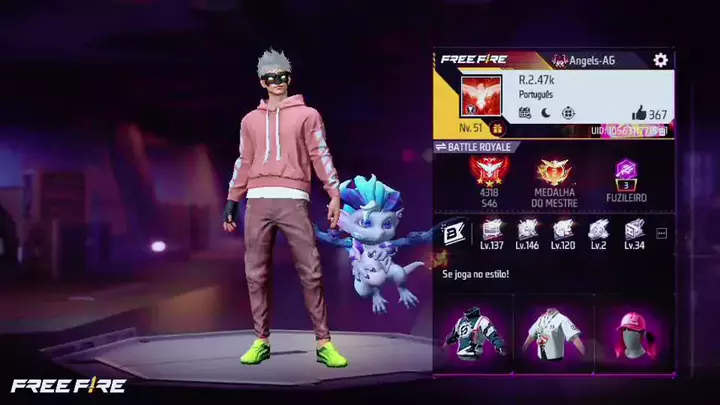
Task: Open the Booyah Pass B icon
Action: [452, 233]
